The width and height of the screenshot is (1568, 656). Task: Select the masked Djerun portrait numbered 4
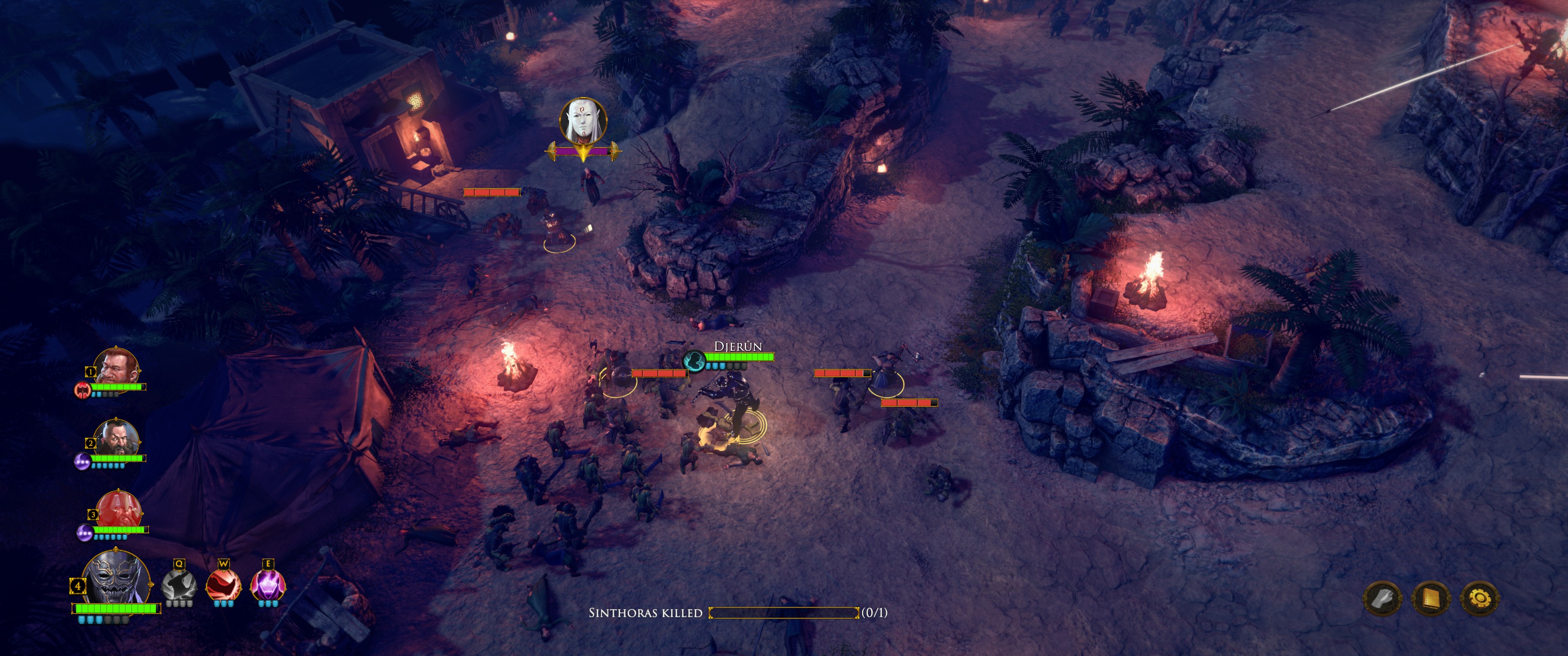[x=117, y=578]
